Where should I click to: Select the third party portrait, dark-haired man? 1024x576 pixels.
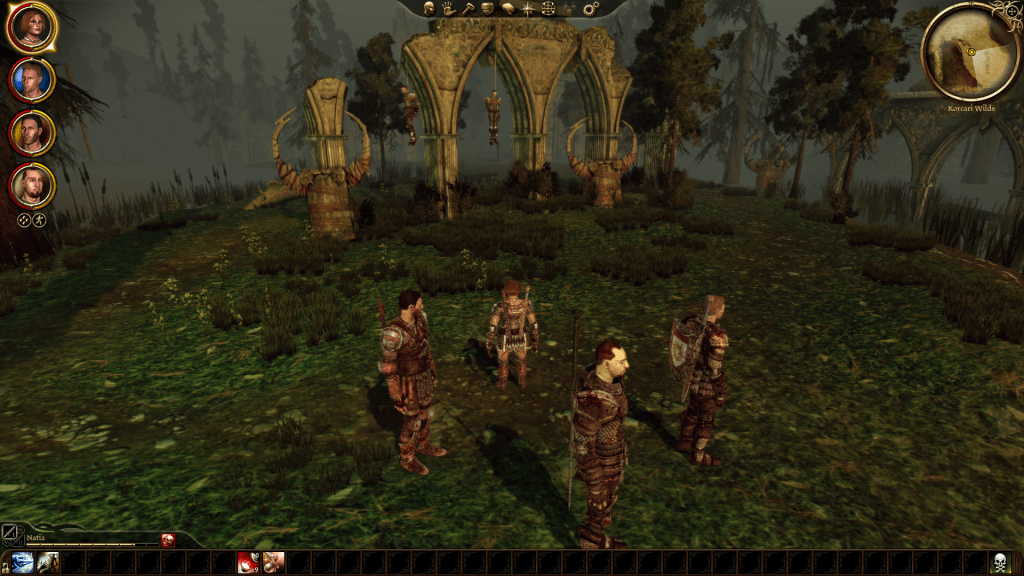tap(31, 132)
